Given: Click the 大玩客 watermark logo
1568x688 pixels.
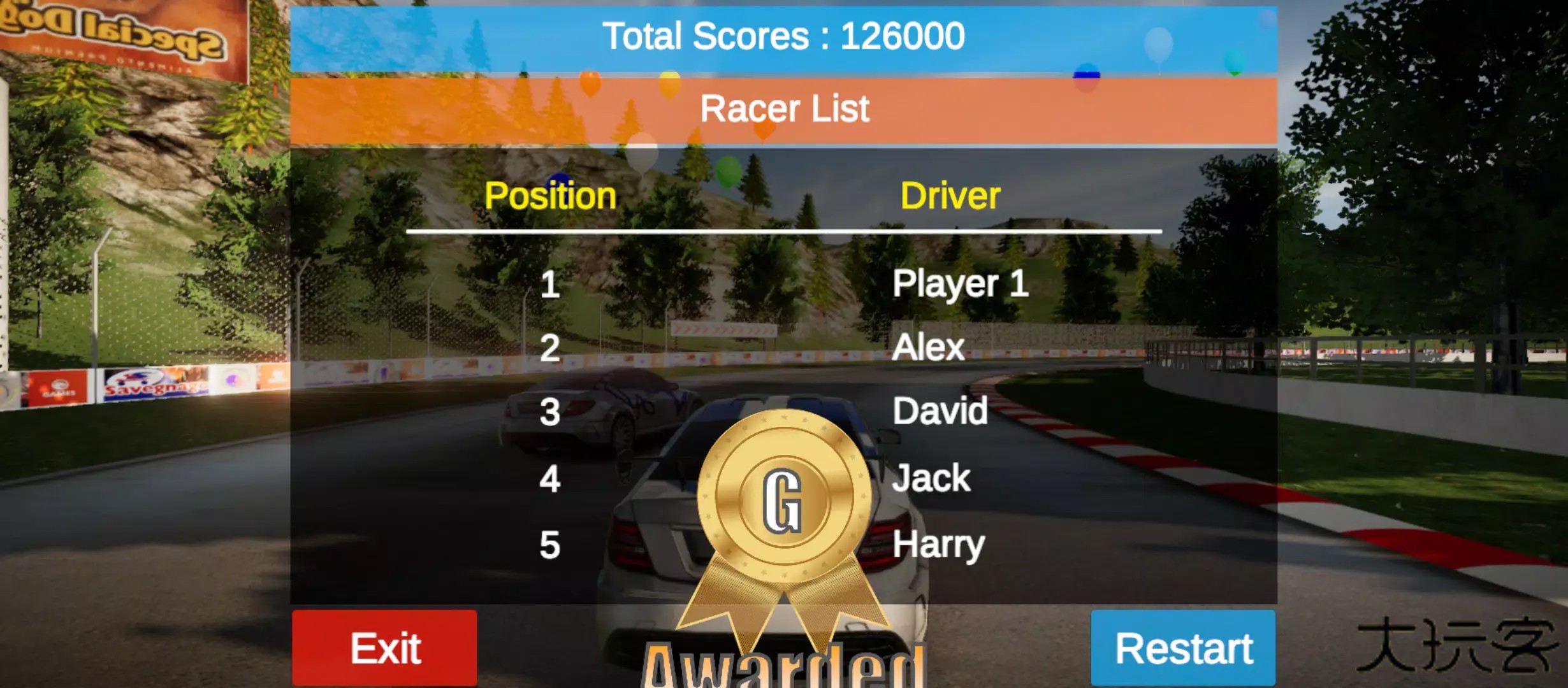Looking at the screenshot, I should [1453, 643].
